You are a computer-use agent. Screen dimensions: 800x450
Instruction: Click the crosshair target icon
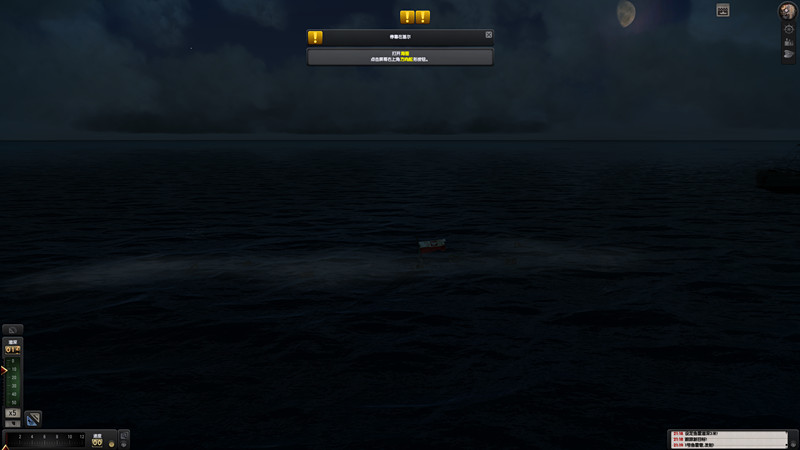788,29
